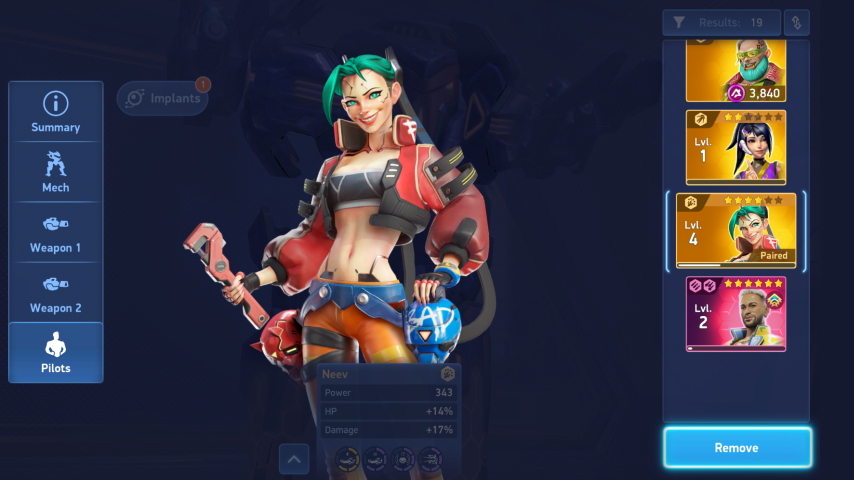Open the Summary tab
Screen dimensions: 854x480
coord(56,112)
